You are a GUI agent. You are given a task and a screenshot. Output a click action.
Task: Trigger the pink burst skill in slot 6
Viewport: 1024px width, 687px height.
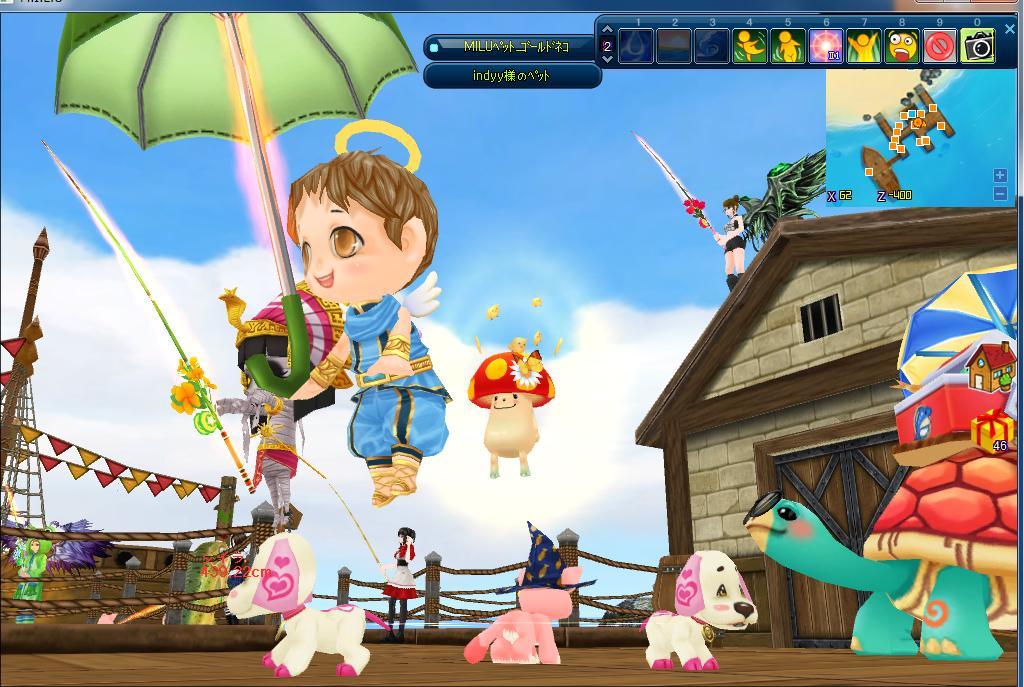[825, 46]
